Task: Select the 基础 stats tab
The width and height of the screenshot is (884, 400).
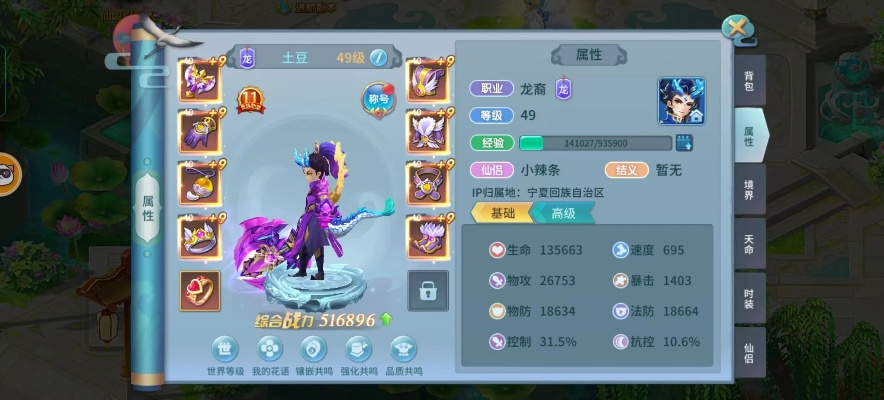Action: [x=502, y=213]
